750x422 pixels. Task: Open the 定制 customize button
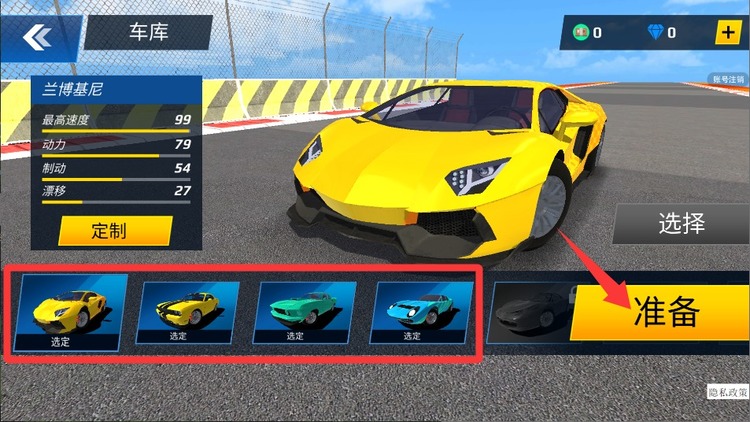coord(108,231)
